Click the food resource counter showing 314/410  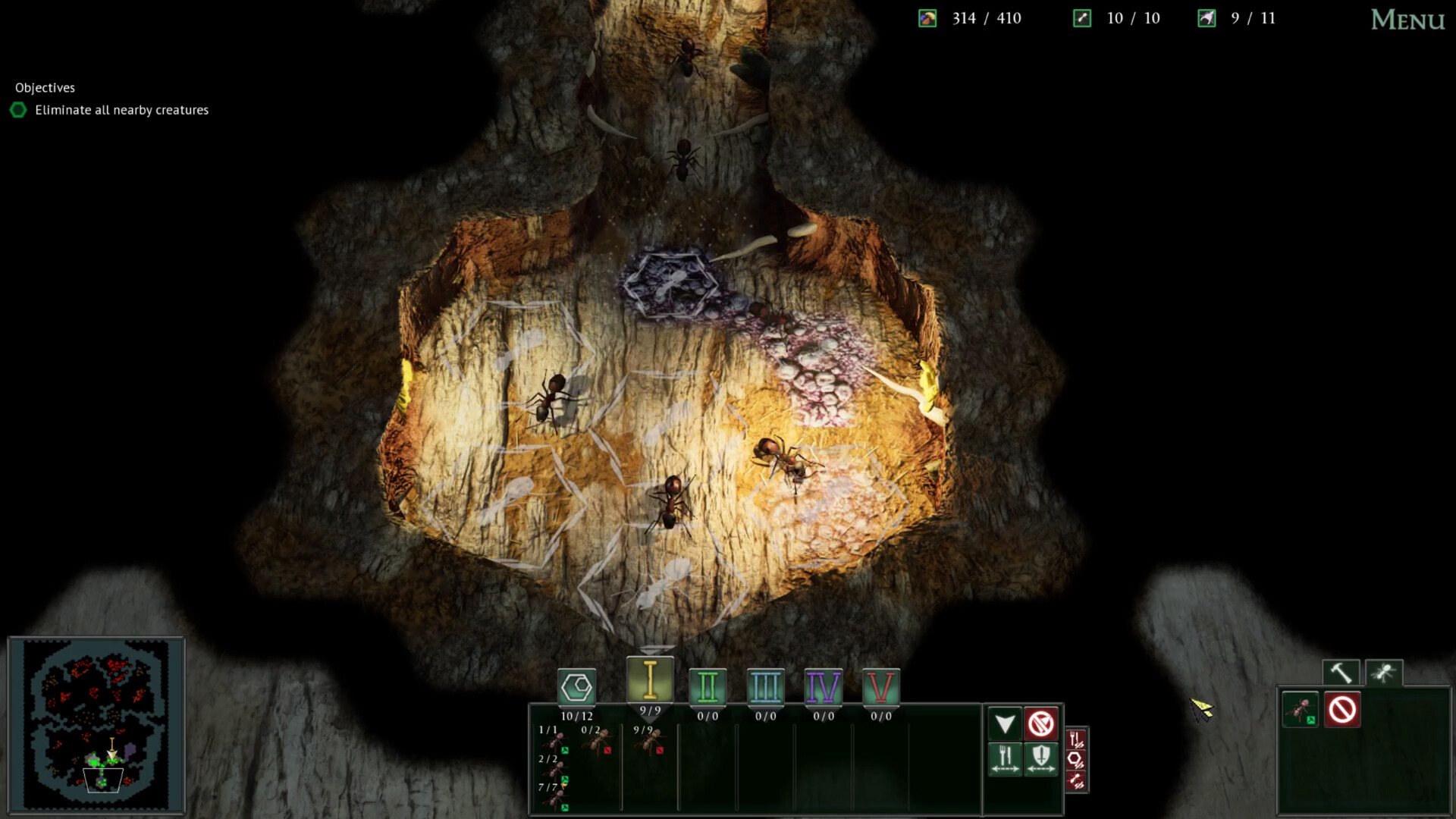981,18
